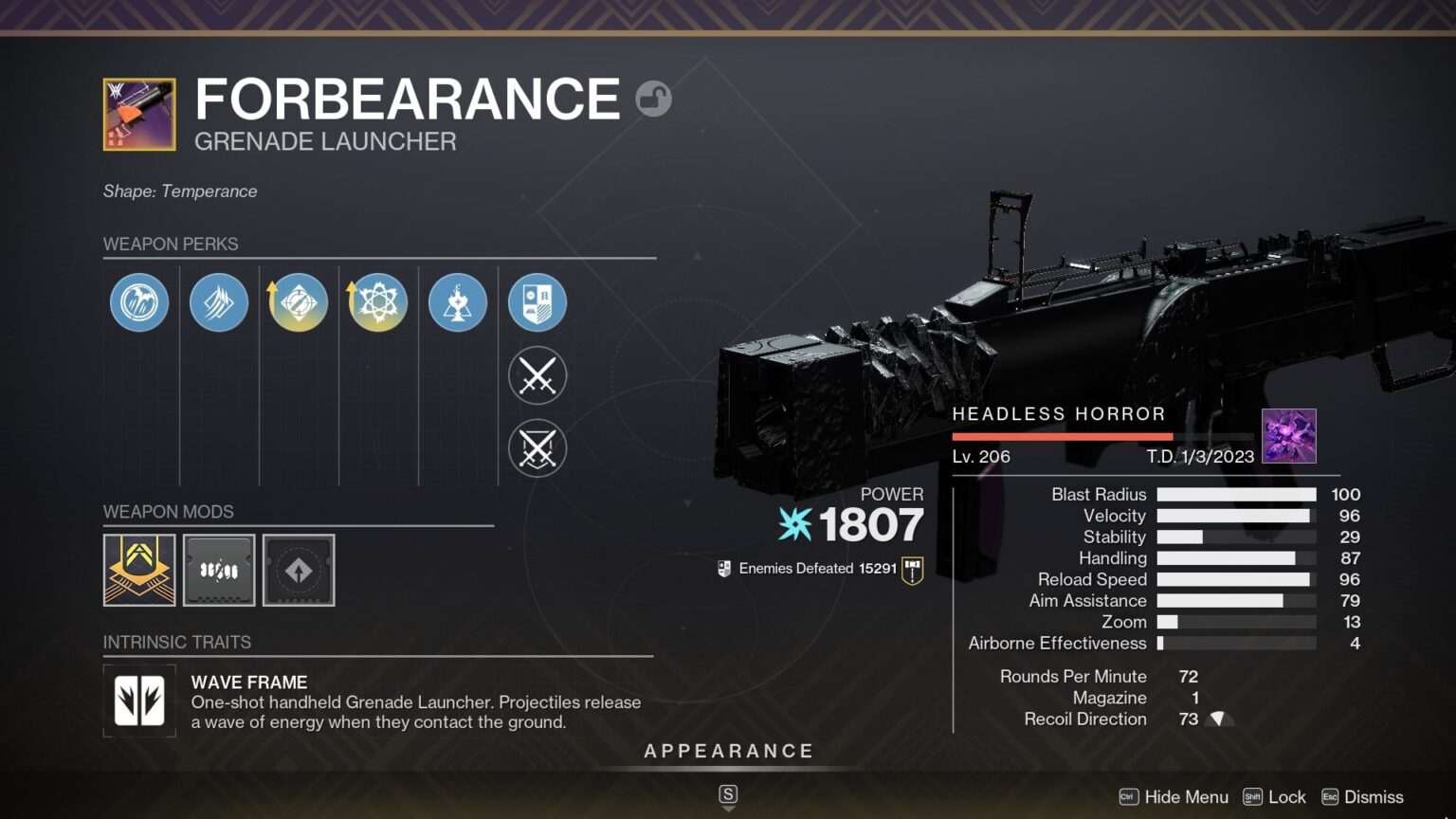The height and width of the screenshot is (819, 1456).
Task: Toggle the lock icon beside Forbearance
Action: [653, 99]
